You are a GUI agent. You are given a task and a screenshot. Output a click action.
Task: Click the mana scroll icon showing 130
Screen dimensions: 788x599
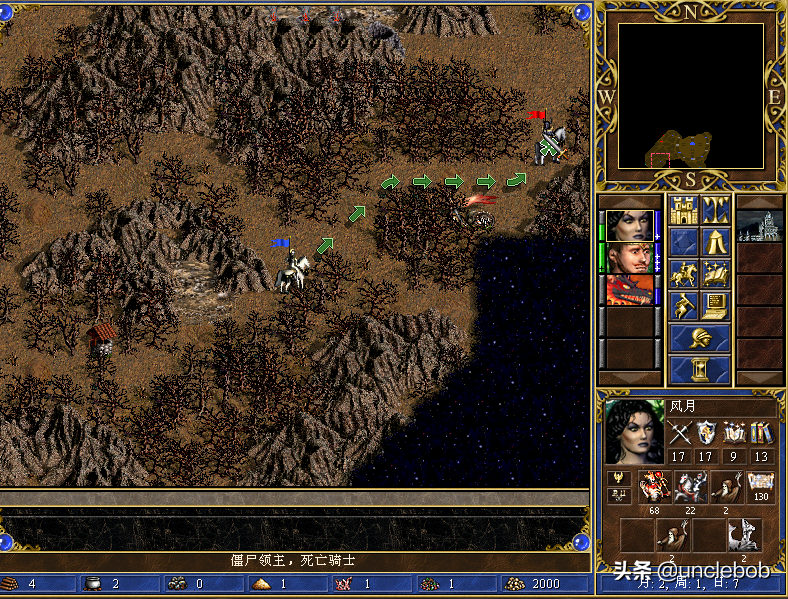click(761, 486)
